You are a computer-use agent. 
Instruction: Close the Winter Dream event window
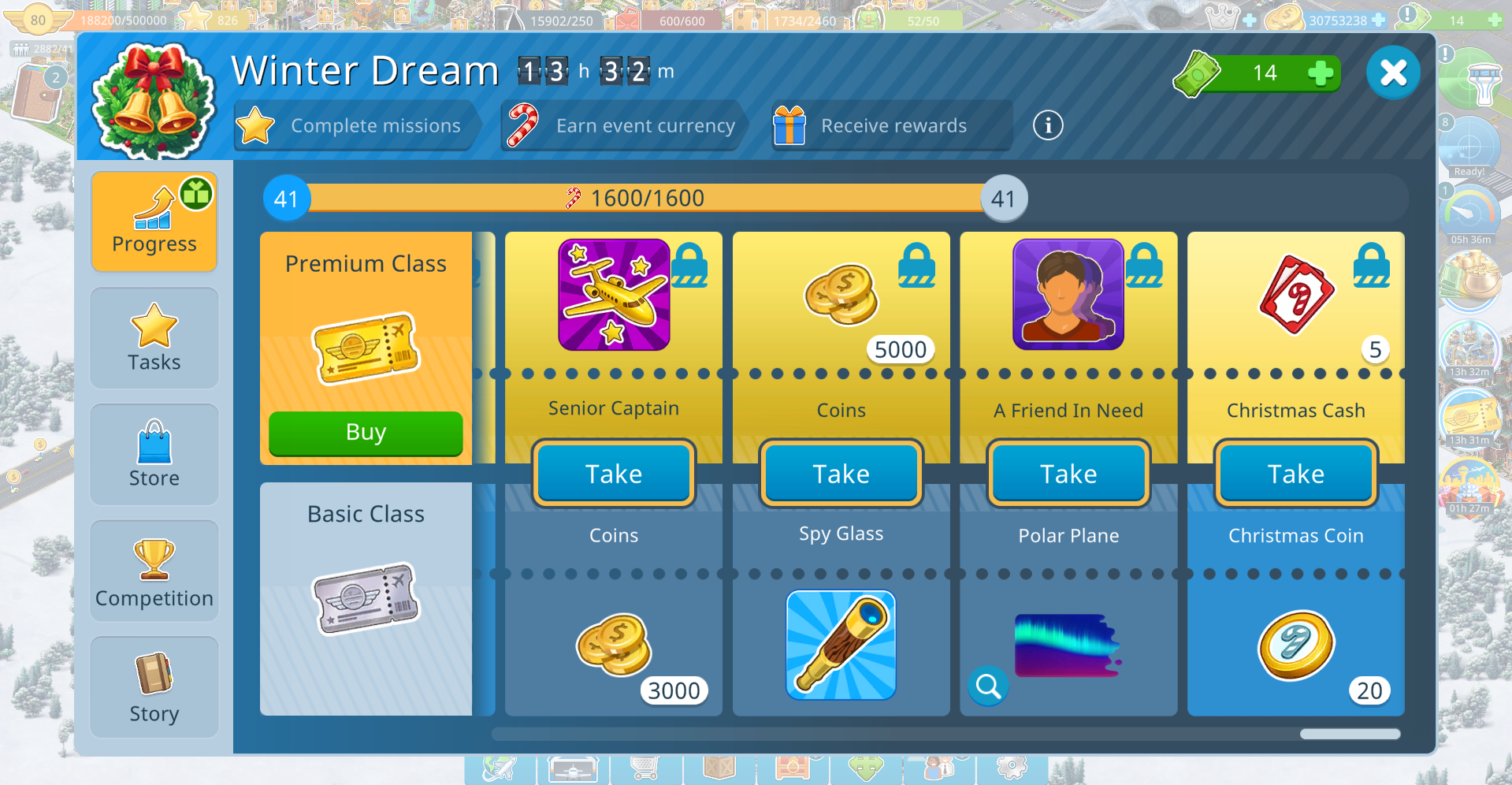pos(1392,73)
